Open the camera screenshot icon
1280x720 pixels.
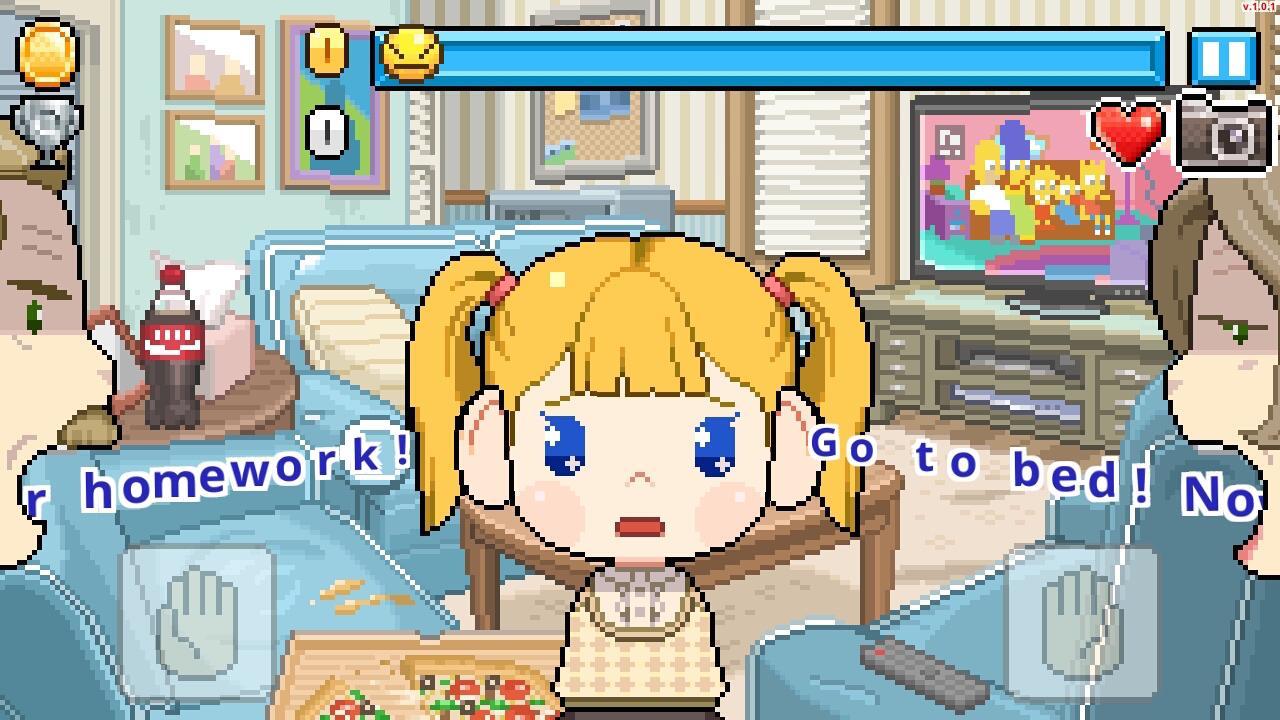tap(1224, 135)
